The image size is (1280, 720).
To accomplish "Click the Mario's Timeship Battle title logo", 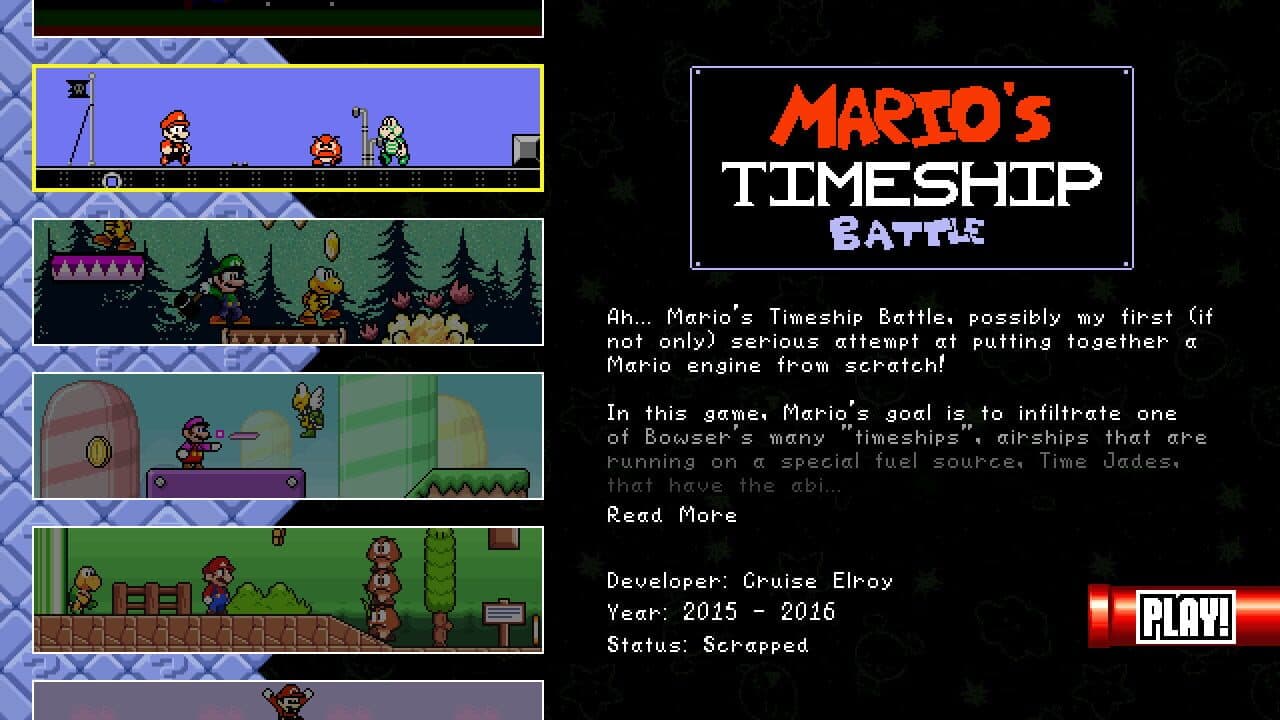I will tap(910, 166).
